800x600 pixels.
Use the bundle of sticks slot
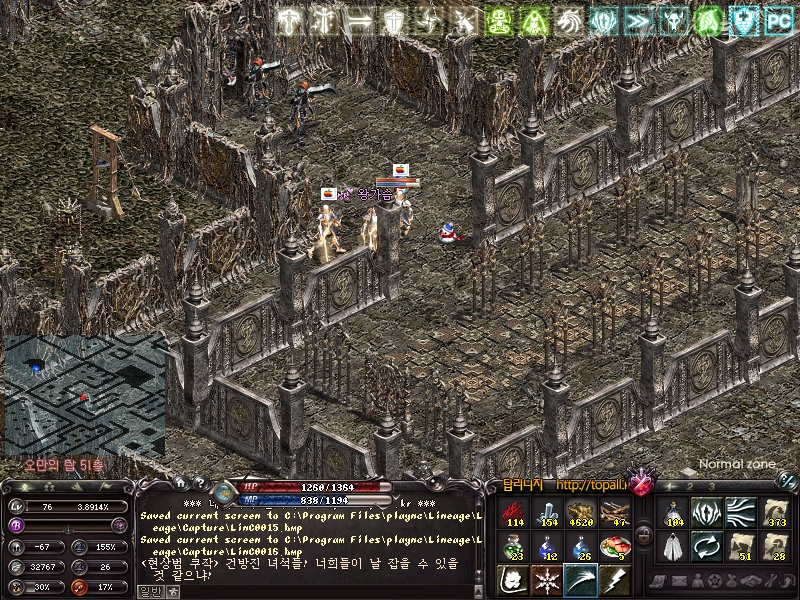pos(614,513)
